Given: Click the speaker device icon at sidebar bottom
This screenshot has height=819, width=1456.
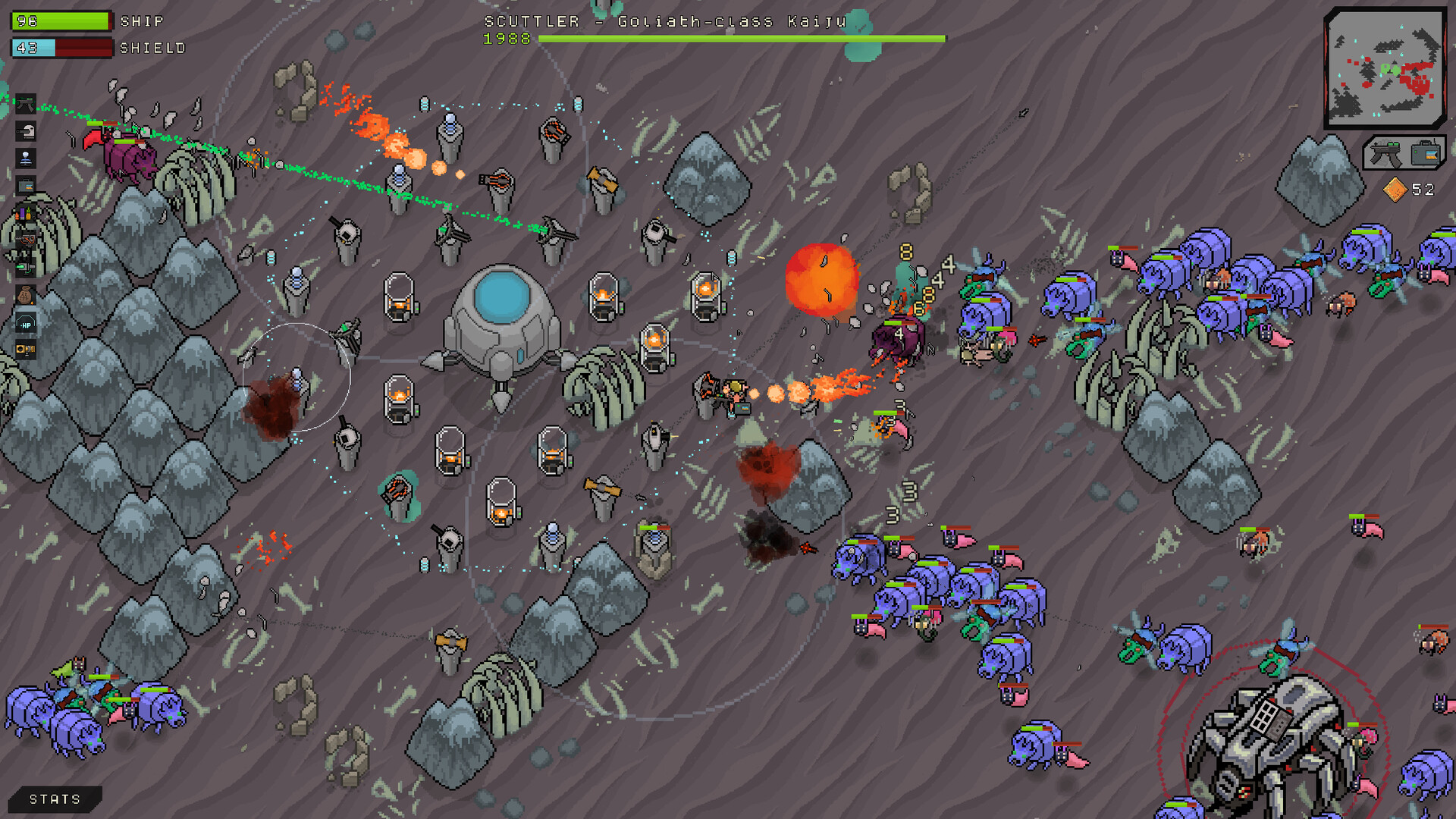Looking at the screenshot, I should point(25,349).
